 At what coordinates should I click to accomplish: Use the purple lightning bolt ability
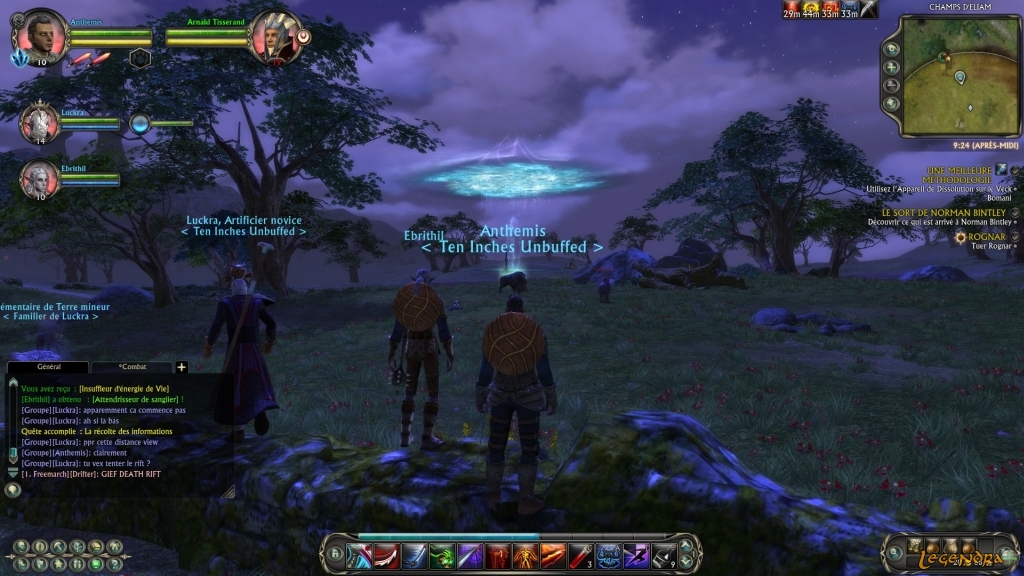636,556
